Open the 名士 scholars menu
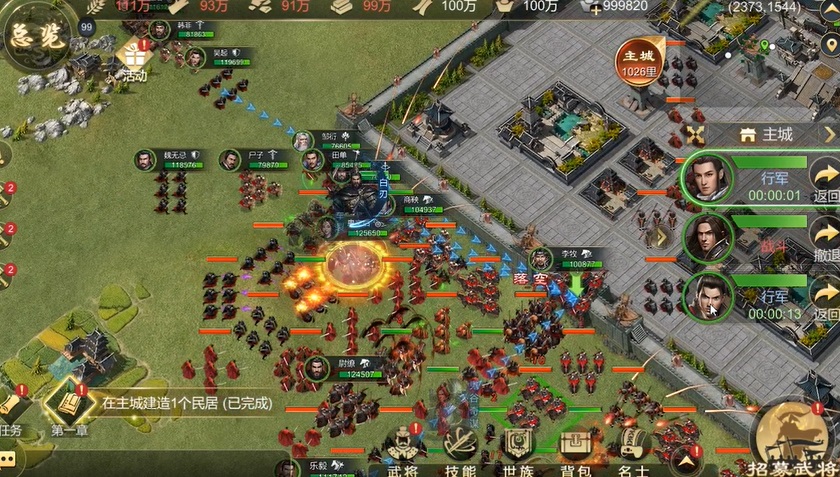The height and width of the screenshot is (477, 840). [x=632, y=448]
